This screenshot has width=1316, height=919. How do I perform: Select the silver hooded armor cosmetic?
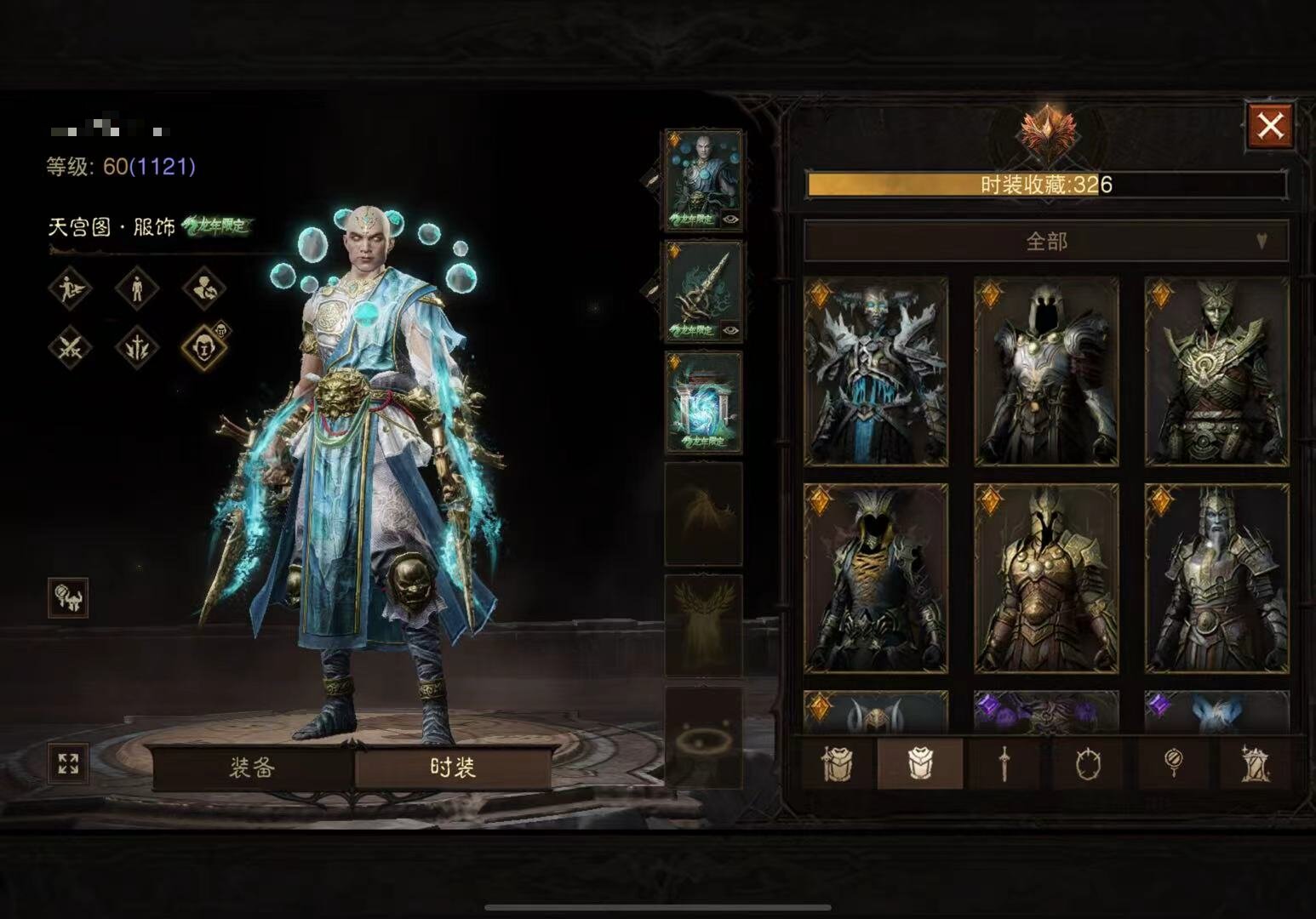[1046, 371]
